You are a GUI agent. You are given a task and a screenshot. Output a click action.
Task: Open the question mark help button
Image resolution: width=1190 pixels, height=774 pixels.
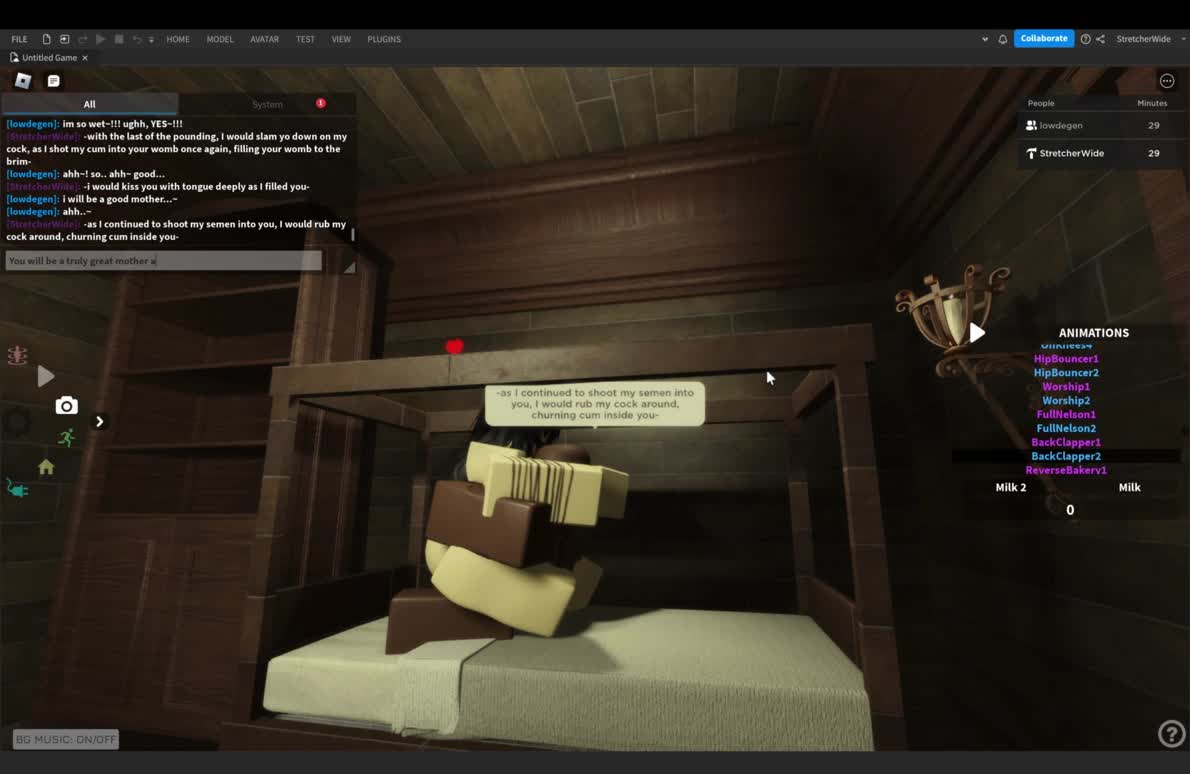(1170, 734)
